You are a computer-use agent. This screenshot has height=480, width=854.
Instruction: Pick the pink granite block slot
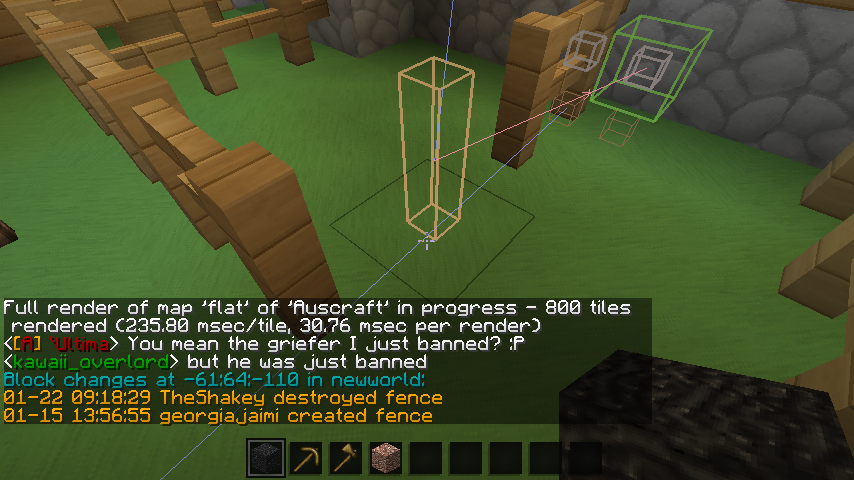pyautogui.click(x=386, y=458)
